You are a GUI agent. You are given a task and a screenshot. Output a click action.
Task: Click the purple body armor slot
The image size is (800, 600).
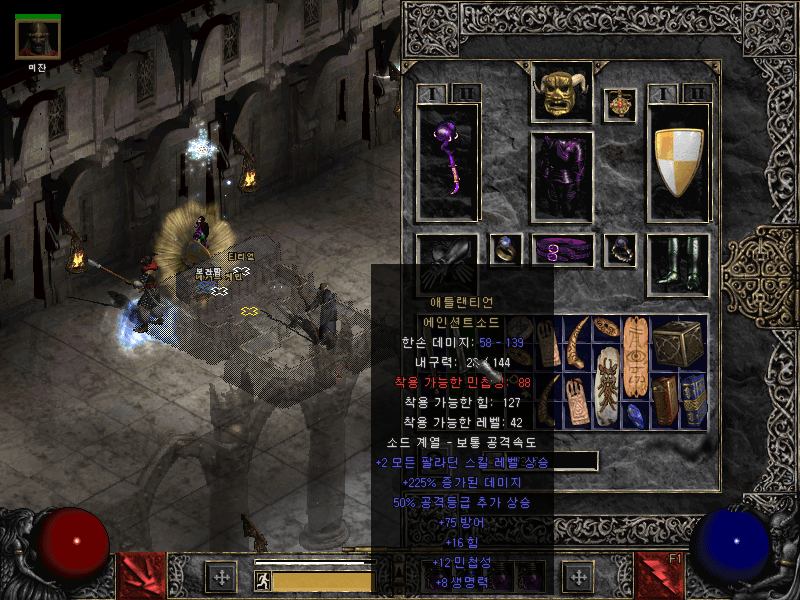562,175
